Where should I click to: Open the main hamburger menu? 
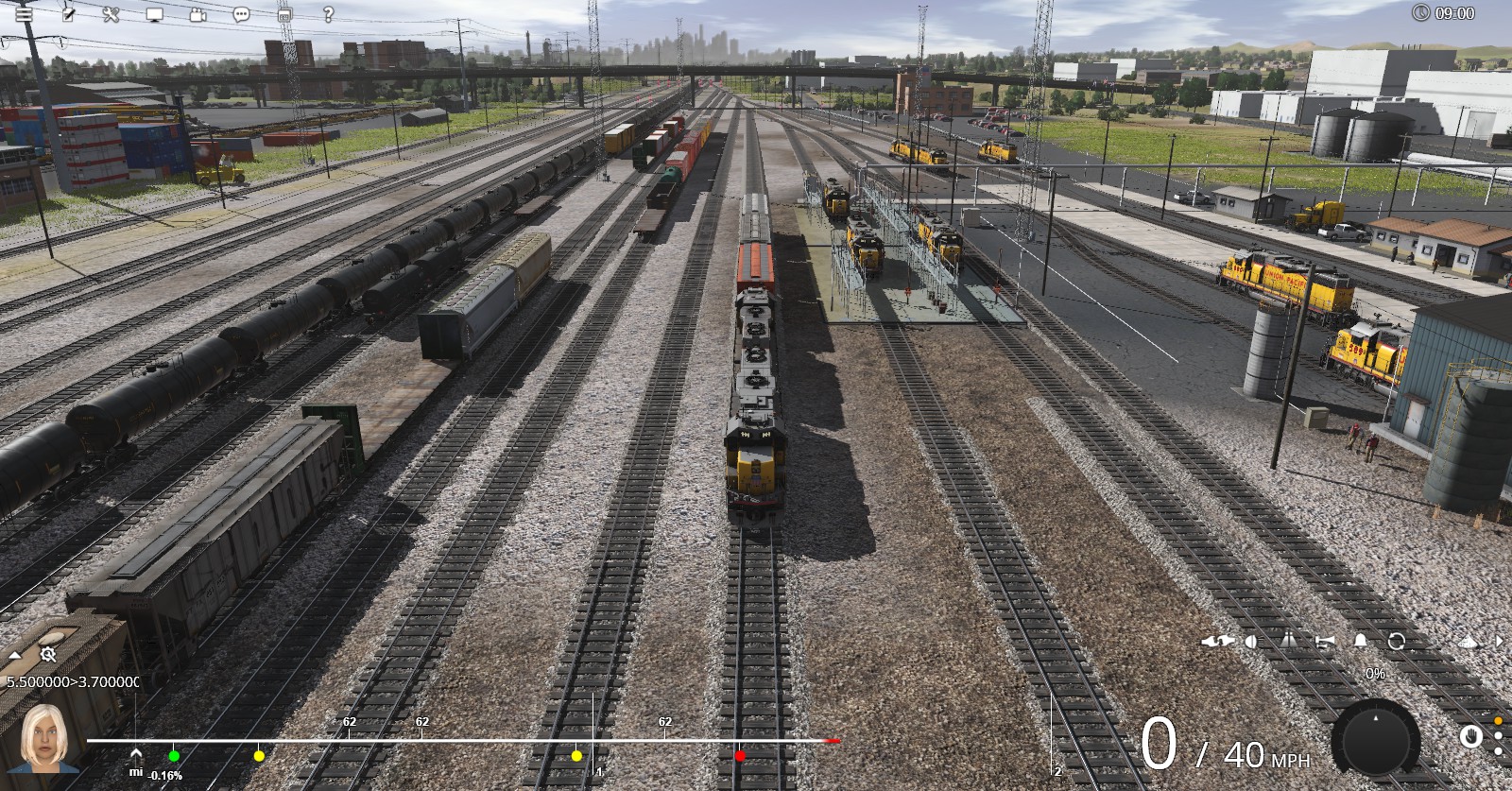coord(24,14)
